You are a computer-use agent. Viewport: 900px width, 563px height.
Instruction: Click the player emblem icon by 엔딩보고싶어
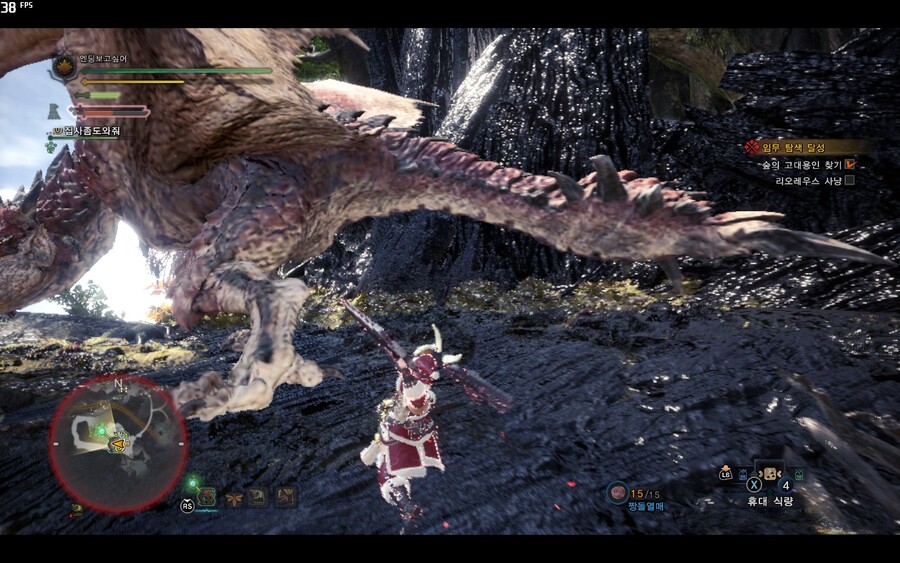click(x=64, y=67)
